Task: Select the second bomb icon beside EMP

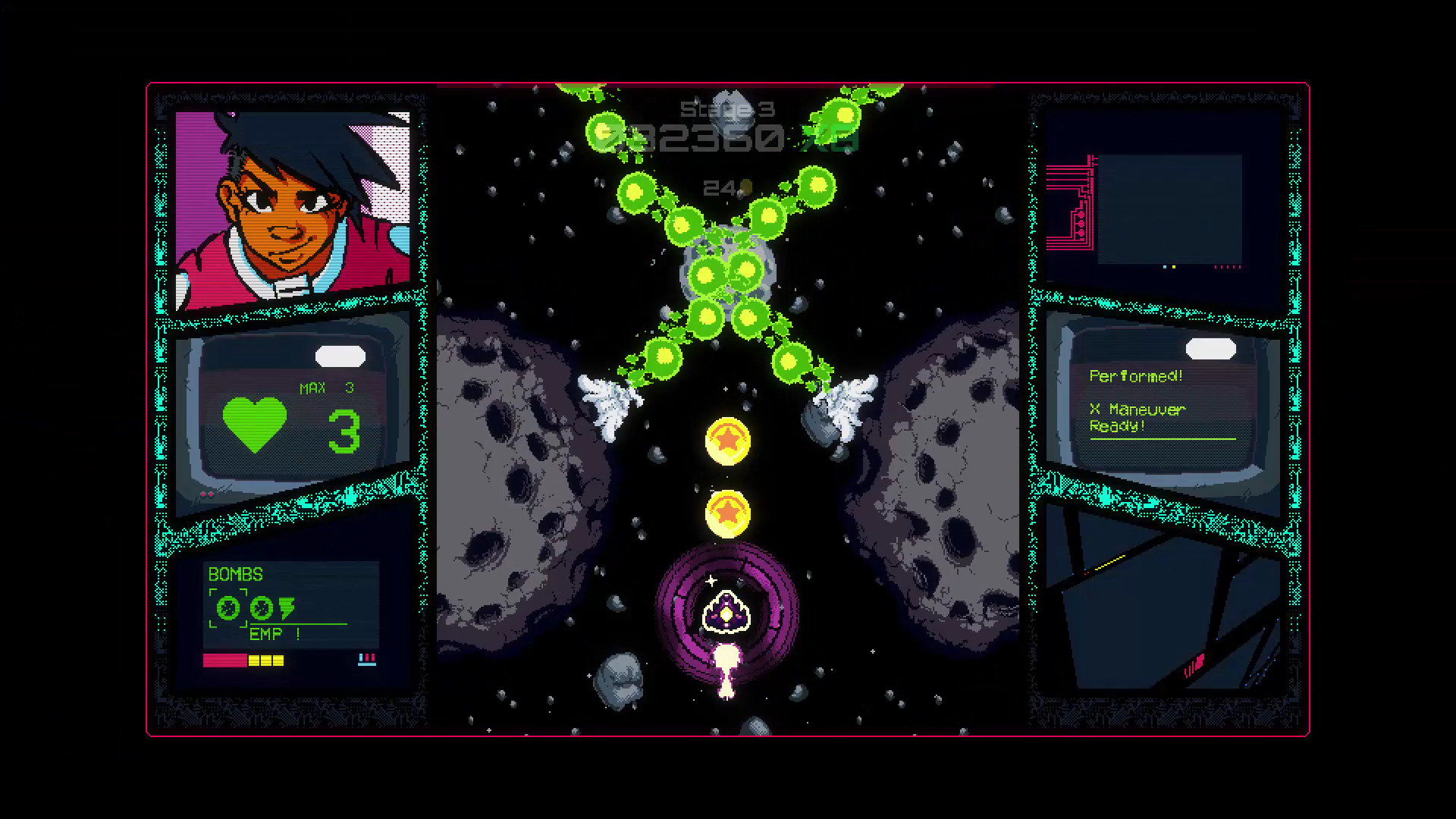Action: pyautogui.click(x=261, y=607)
